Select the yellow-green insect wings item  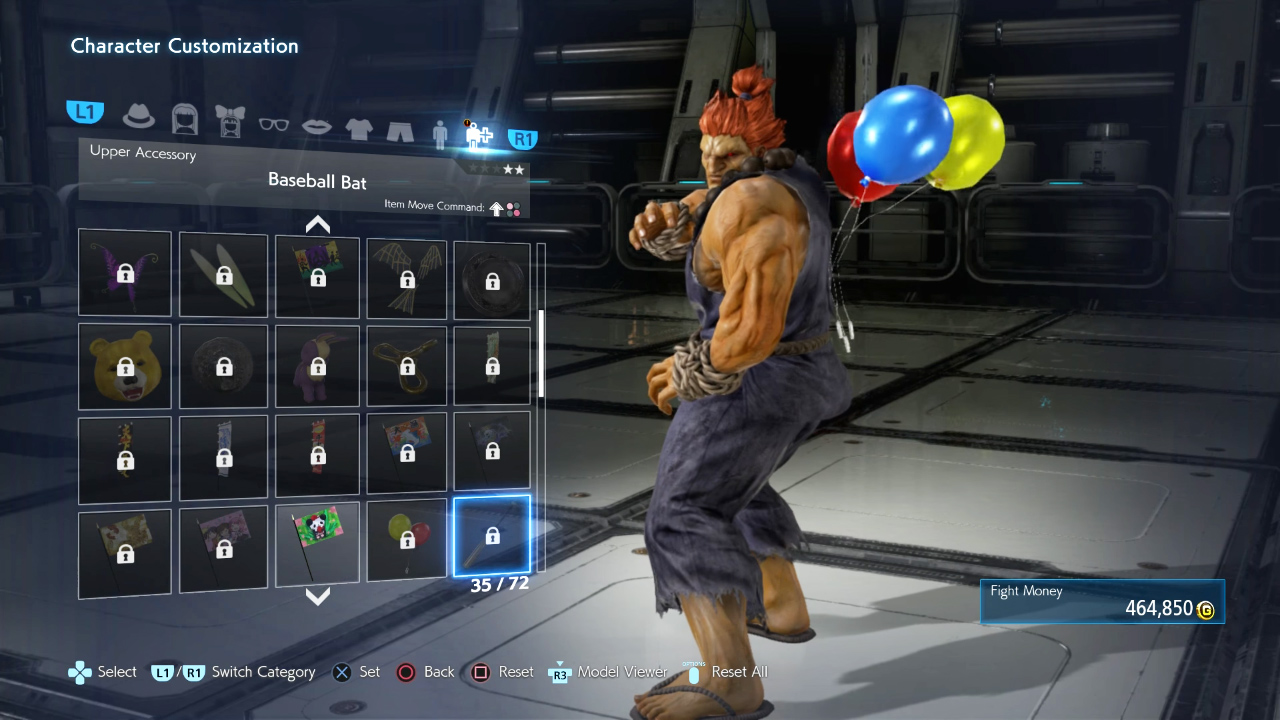[223, 273]
